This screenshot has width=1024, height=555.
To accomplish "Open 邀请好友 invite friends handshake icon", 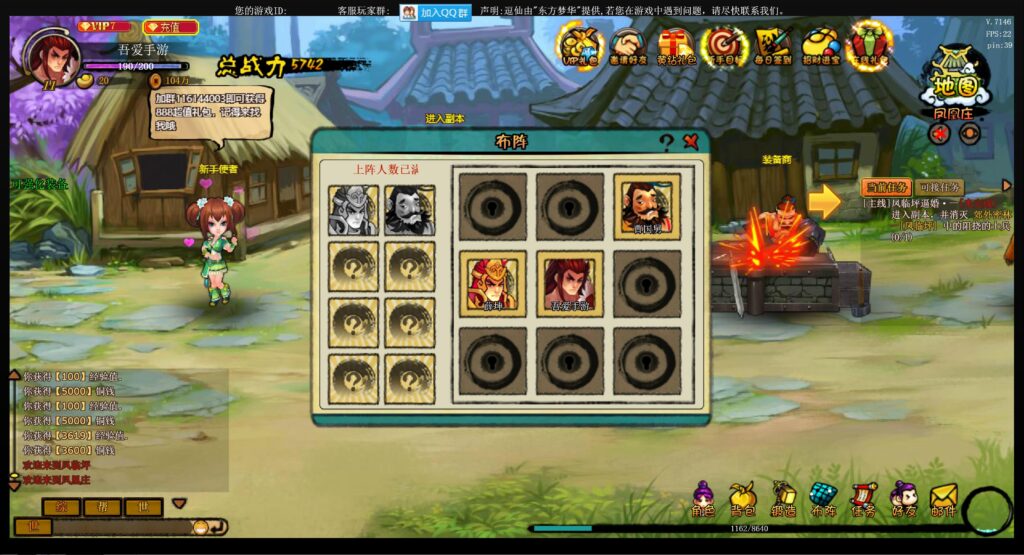I will click(x=628, y=45).
